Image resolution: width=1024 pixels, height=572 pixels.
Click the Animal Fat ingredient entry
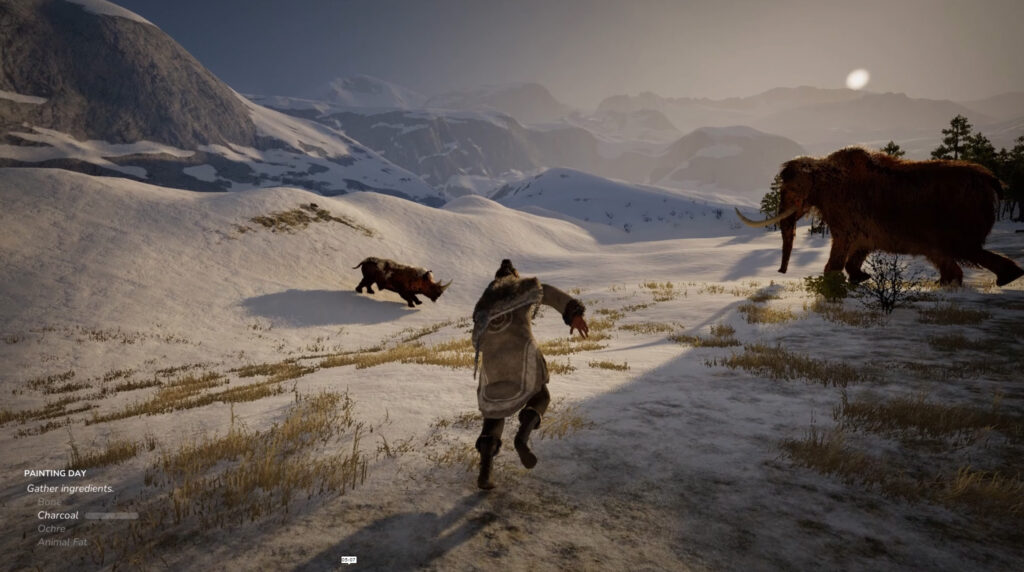point(62,542)
